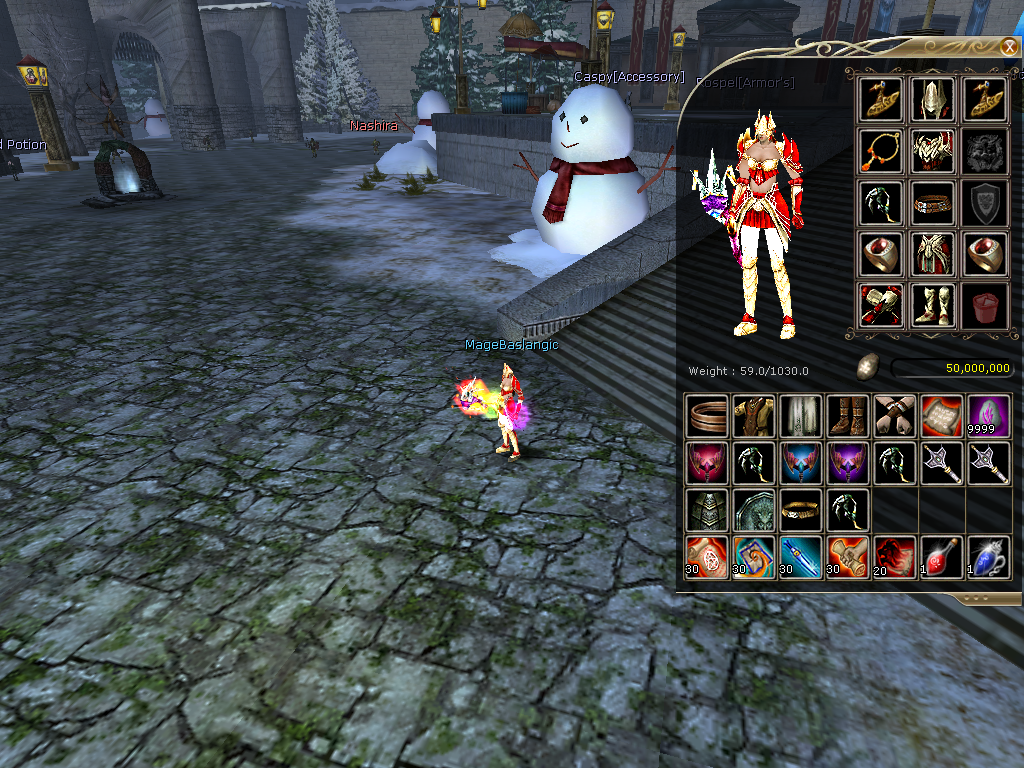The width and height of the screenshot is (1024, 768).
Task: Select the equipped helmet slot
Action: pos(933,99)
